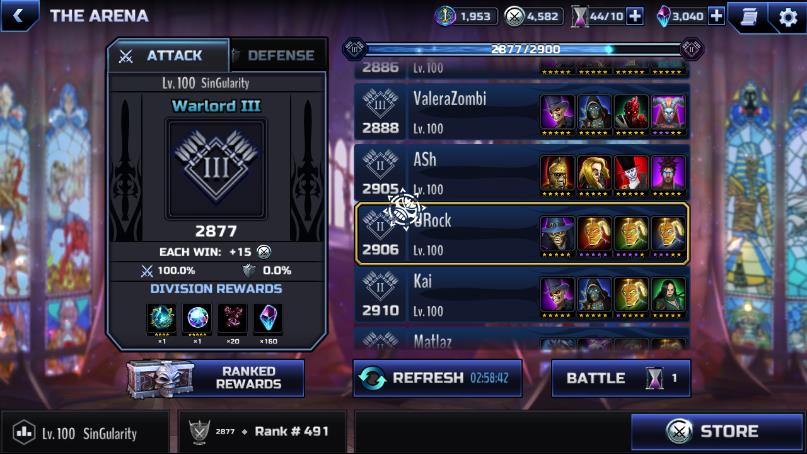Image resolution: width=807 pixels, height=454 pixels.
Task: Add more arena hourglass energy
Action: (x=635, y=16)
